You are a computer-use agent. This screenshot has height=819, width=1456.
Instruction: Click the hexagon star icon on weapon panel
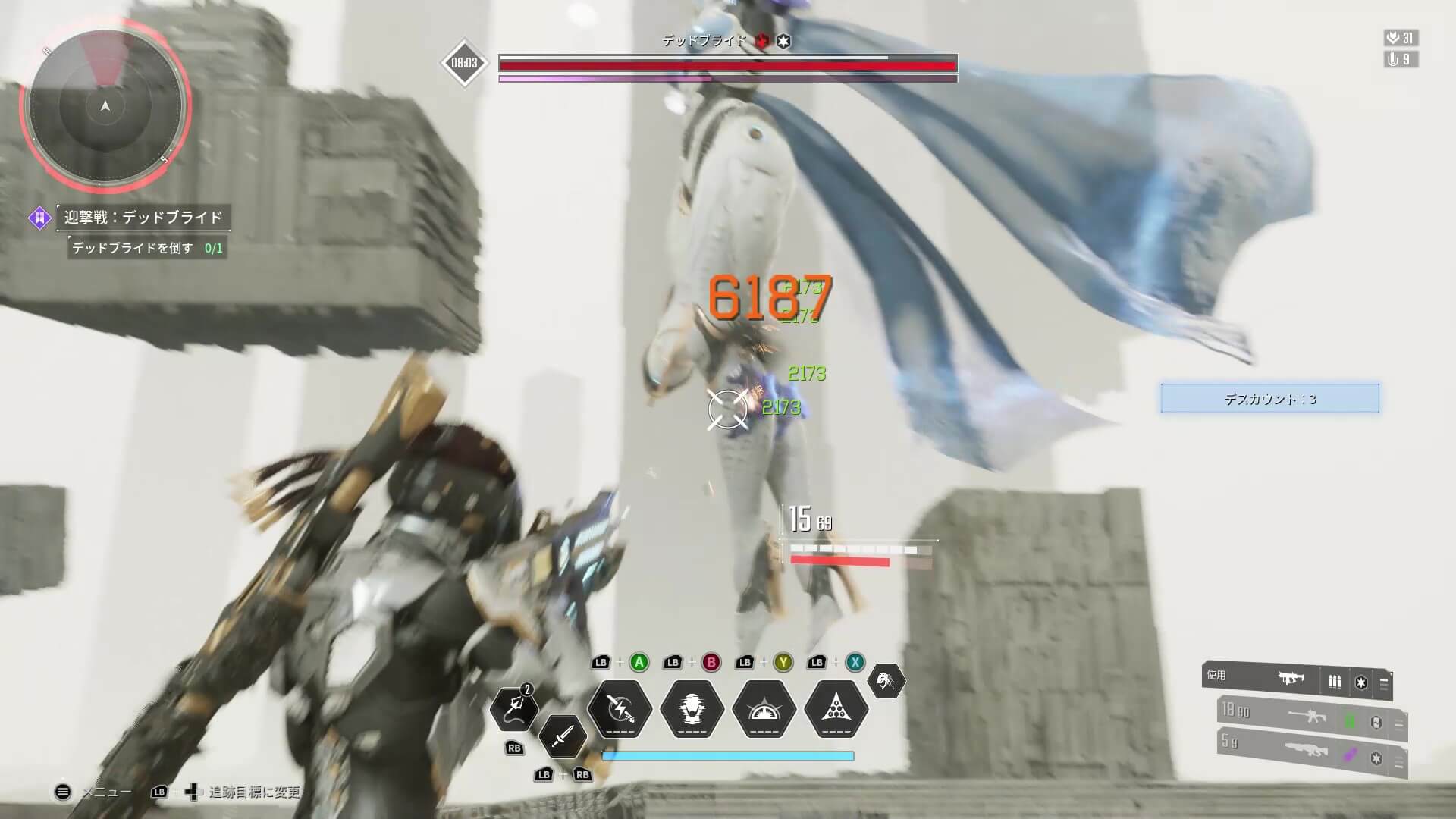point(1360,682)
